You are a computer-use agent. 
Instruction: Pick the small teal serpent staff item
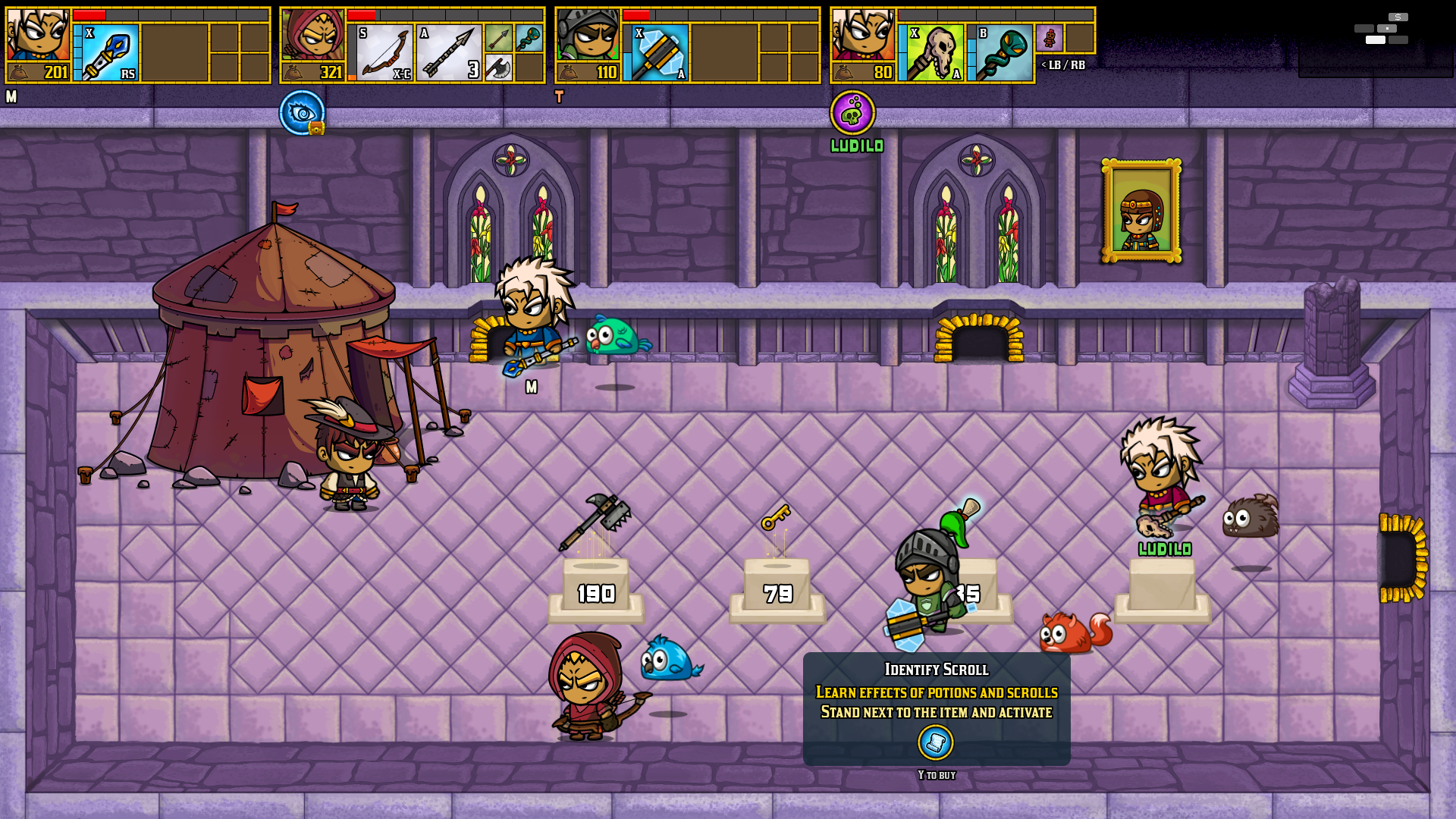point(529,37)
